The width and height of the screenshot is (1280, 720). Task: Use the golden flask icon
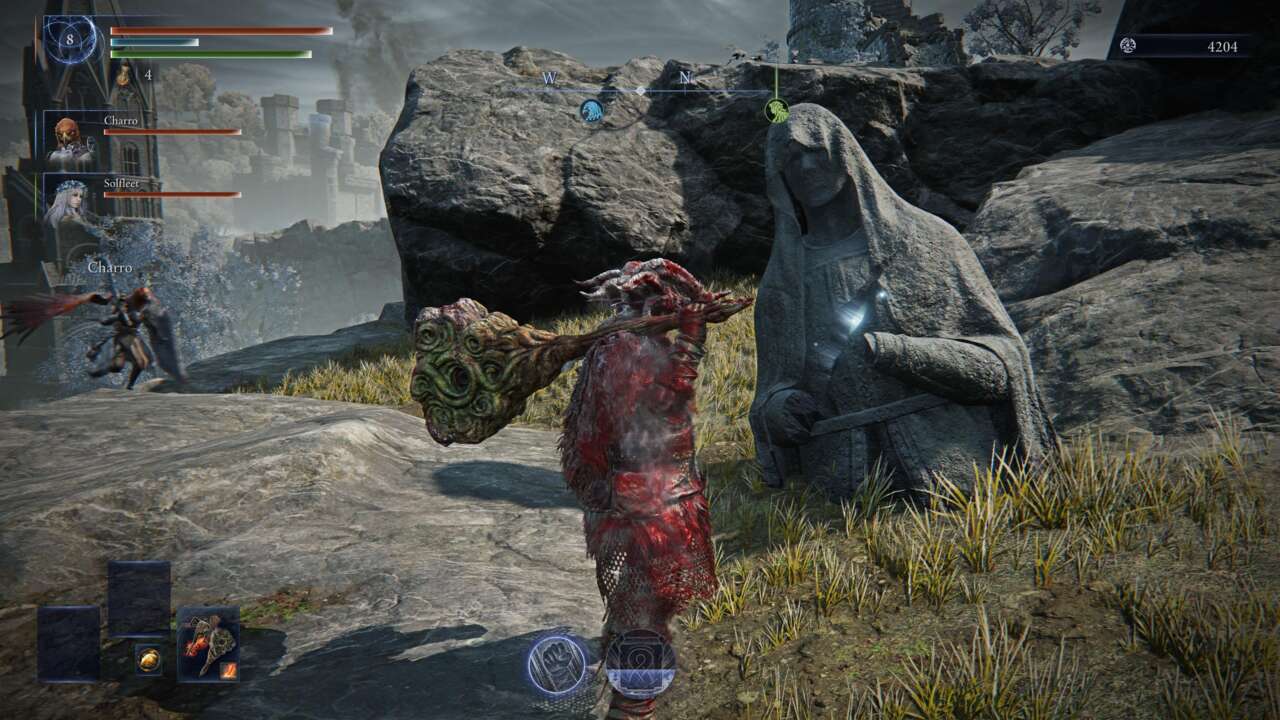click(123, 74)
